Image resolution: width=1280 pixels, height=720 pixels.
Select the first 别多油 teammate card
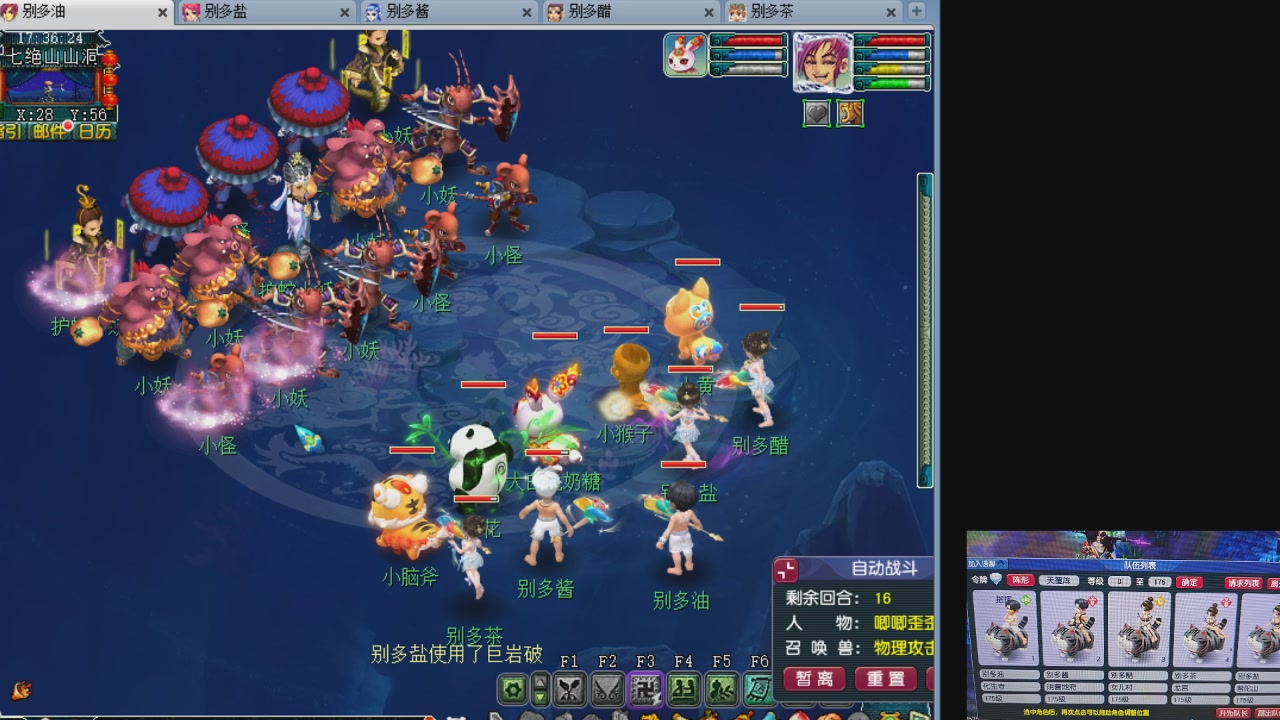[1008, 630]
